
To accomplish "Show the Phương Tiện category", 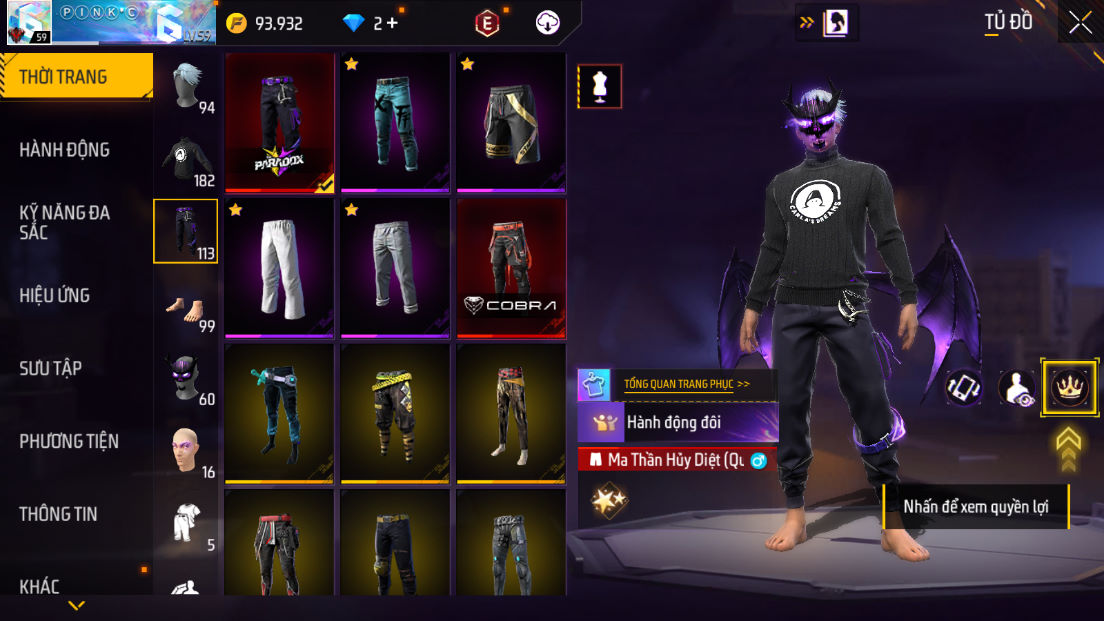I will coord(69,441).
